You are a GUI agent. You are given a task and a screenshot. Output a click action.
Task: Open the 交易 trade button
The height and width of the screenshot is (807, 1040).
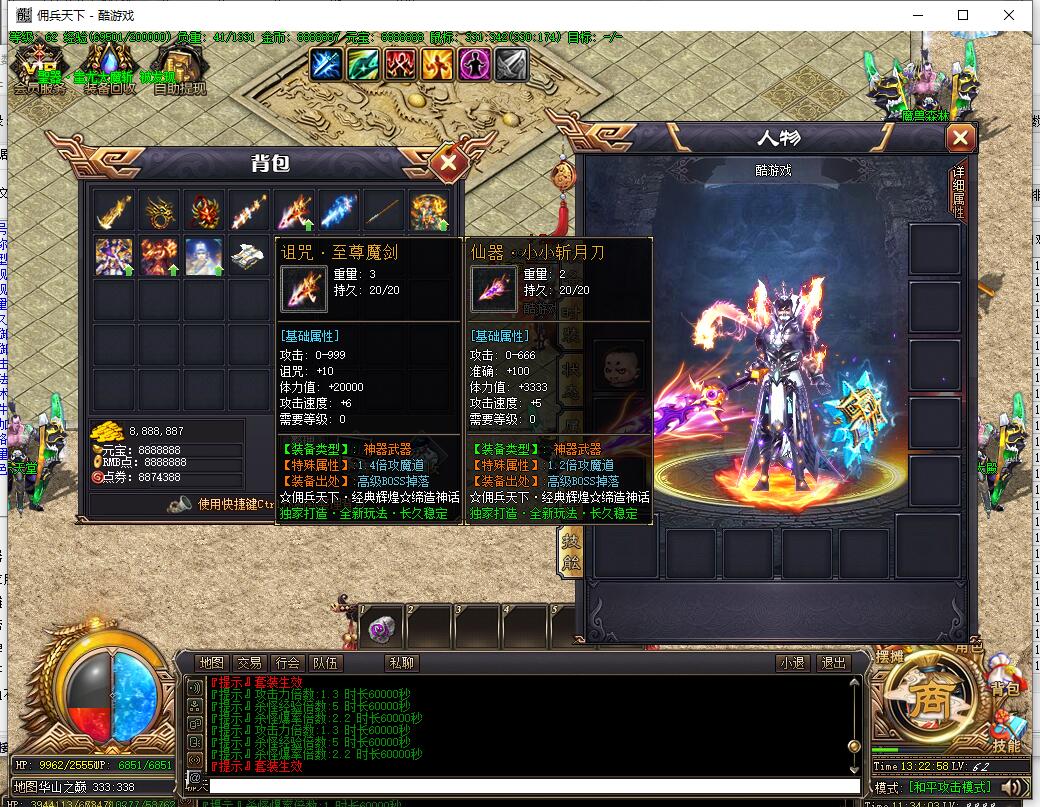pyautogui.click(x=249, y=662)
